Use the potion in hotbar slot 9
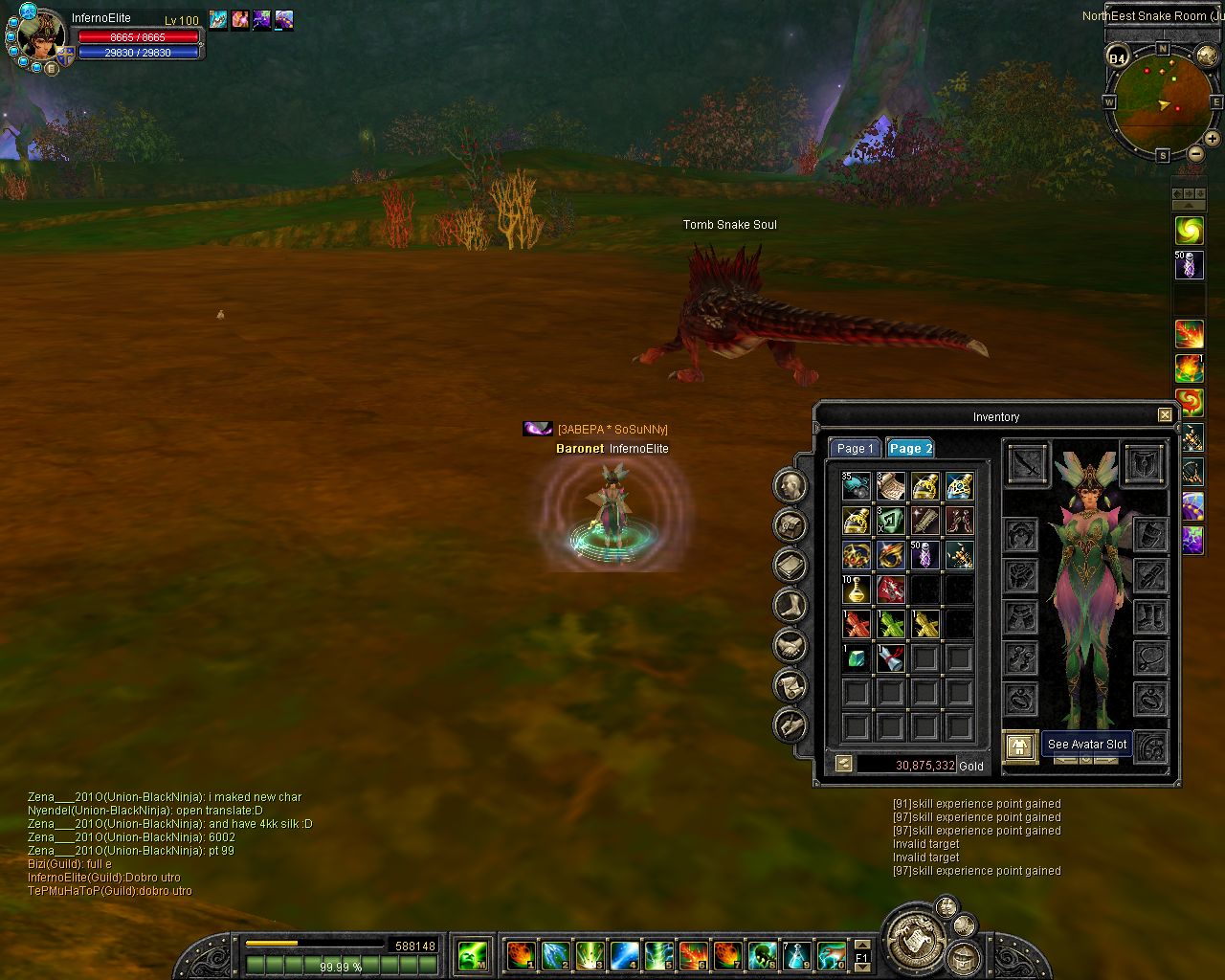Viewport: 1225px width, 980px height. [796, 954]
